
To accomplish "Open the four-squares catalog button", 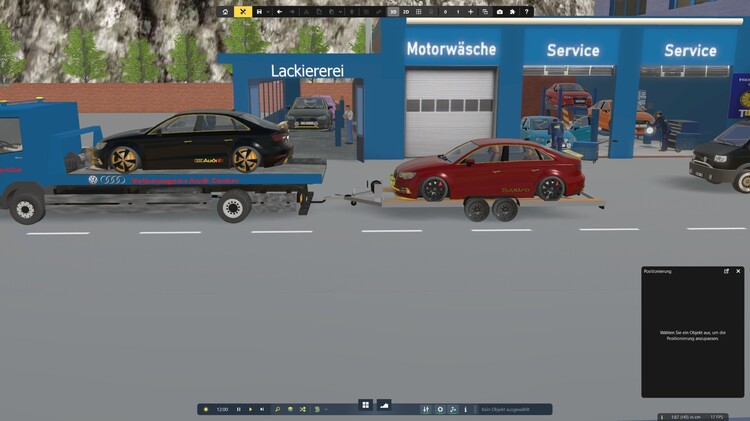I will click(366, 405).
